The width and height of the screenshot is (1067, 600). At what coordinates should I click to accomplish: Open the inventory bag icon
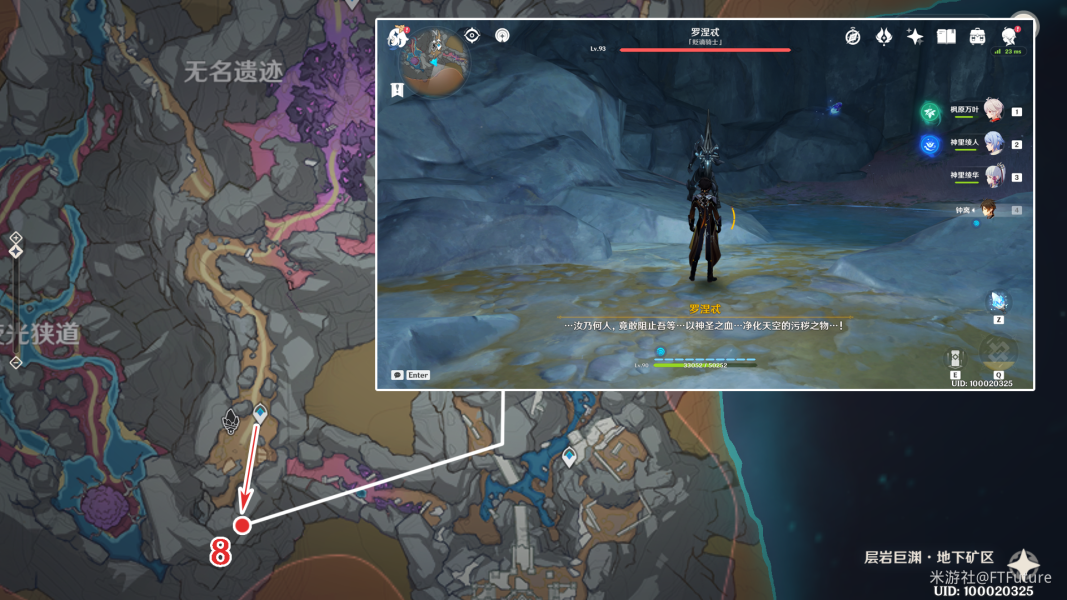pyautogui.click(x=977, y=36)
